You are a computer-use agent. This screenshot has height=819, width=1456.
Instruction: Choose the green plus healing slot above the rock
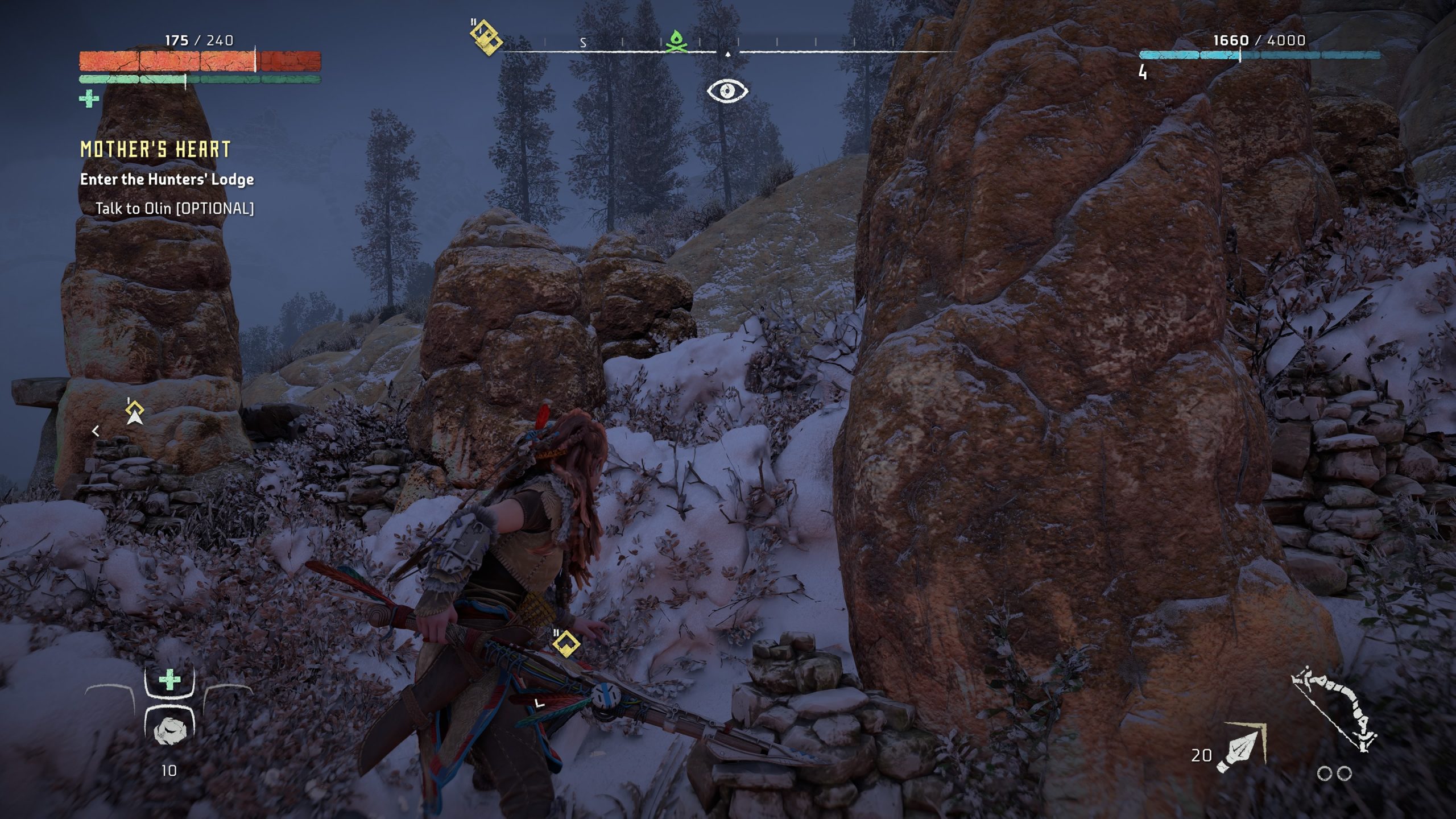tap(169, 680)
